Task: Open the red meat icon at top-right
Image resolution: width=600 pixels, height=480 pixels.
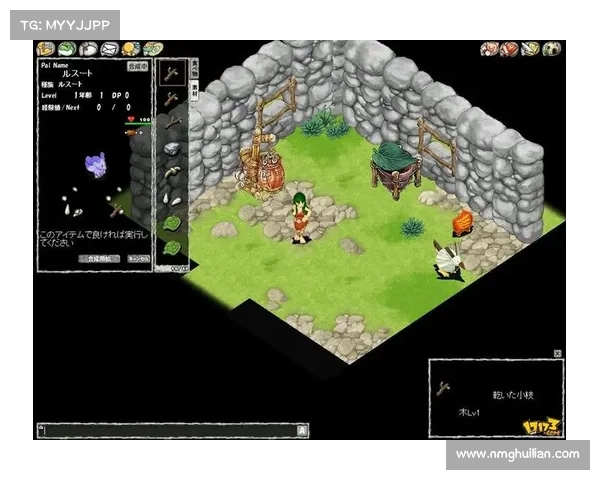Action: [x=509, y=48]
